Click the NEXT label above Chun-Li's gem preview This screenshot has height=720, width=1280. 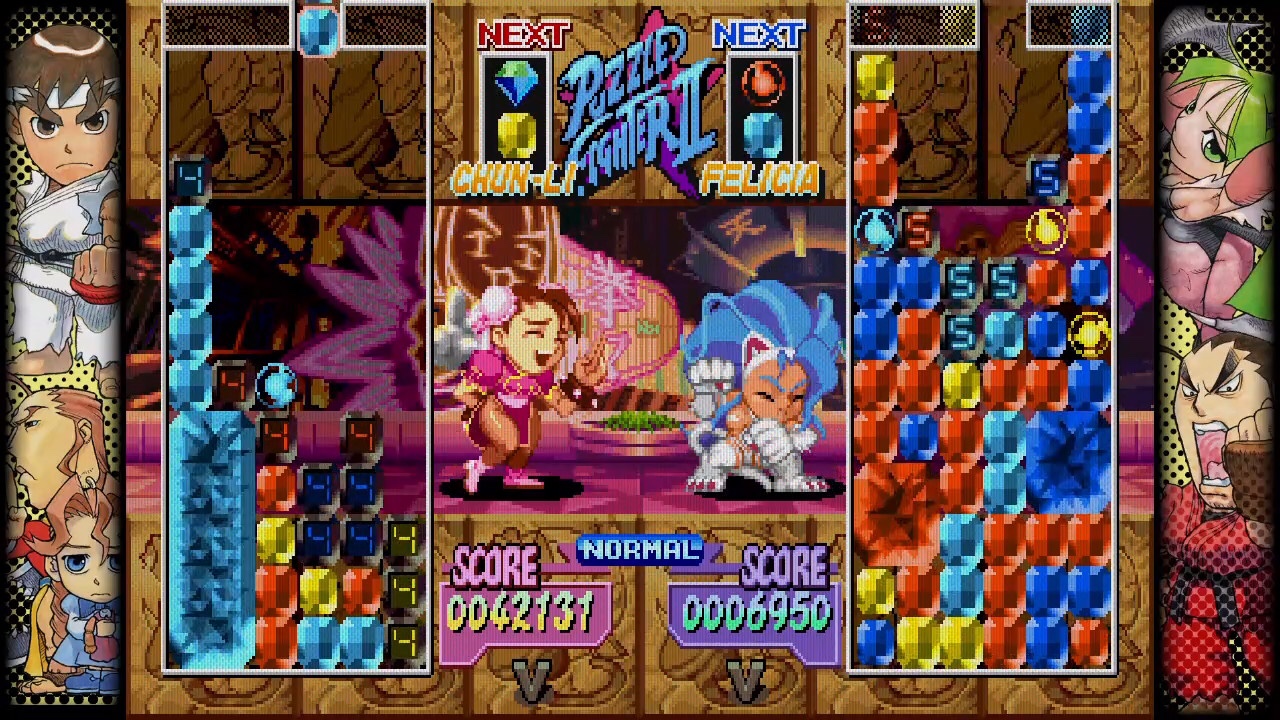point(524,35)
